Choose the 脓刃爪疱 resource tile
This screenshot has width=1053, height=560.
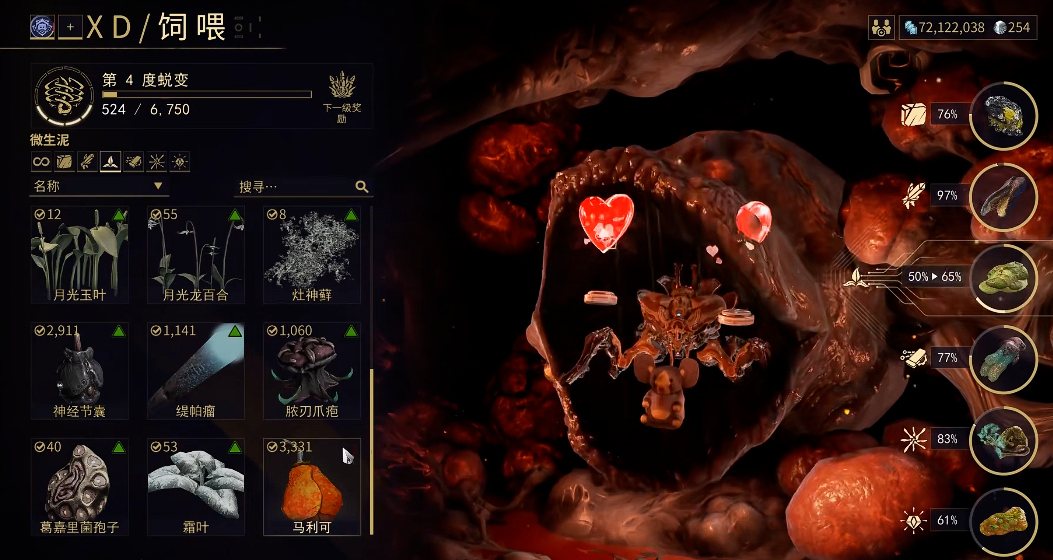[x=311, y=370]
